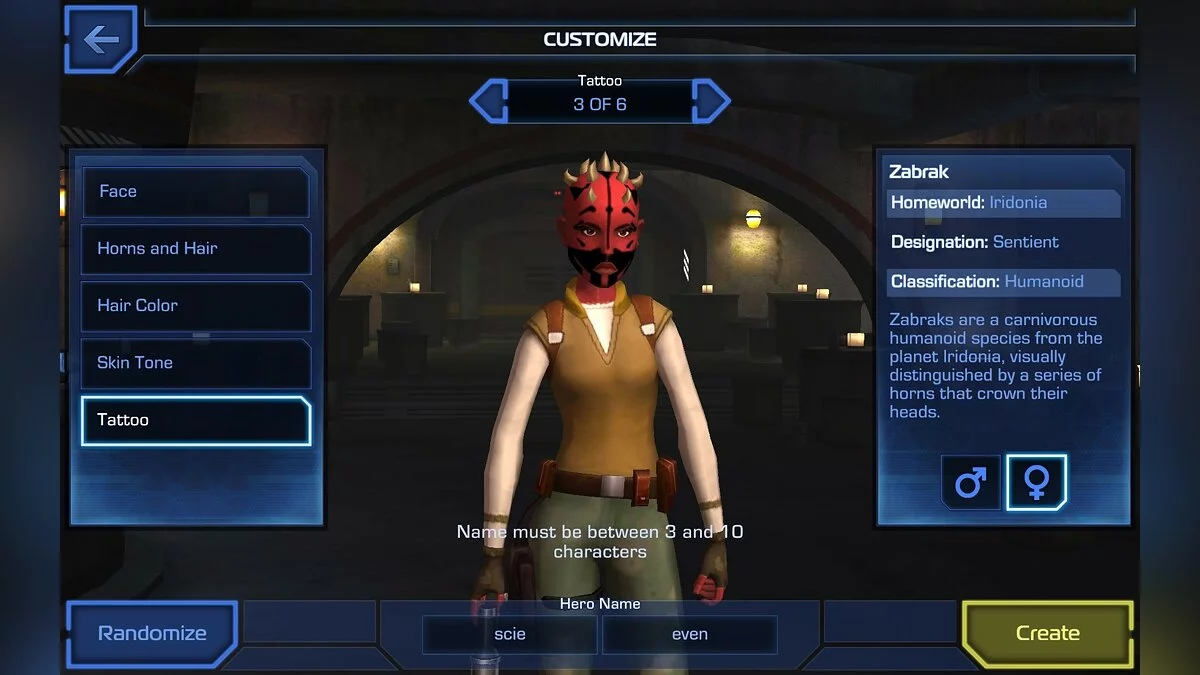This screenshot has width=1200, height=675.
Task: Edit the hero name field reading "even"
Action: coord(690,634)
